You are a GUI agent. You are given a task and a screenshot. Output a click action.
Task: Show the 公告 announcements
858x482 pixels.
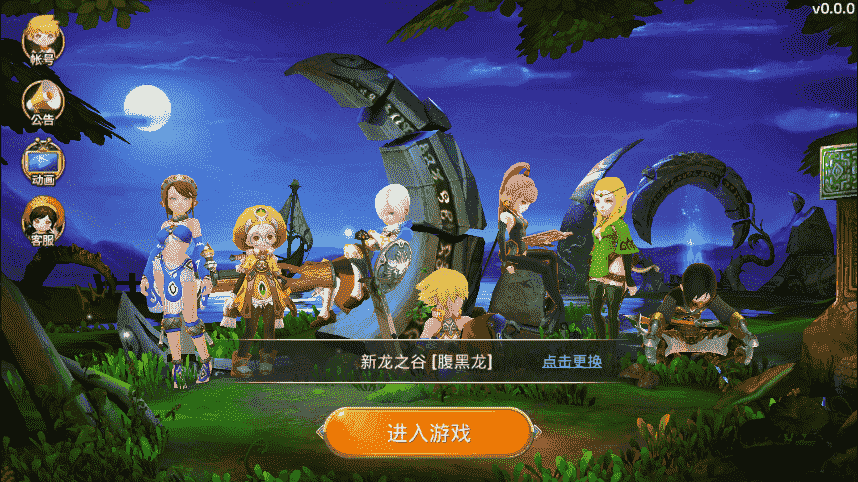(43, 101)
